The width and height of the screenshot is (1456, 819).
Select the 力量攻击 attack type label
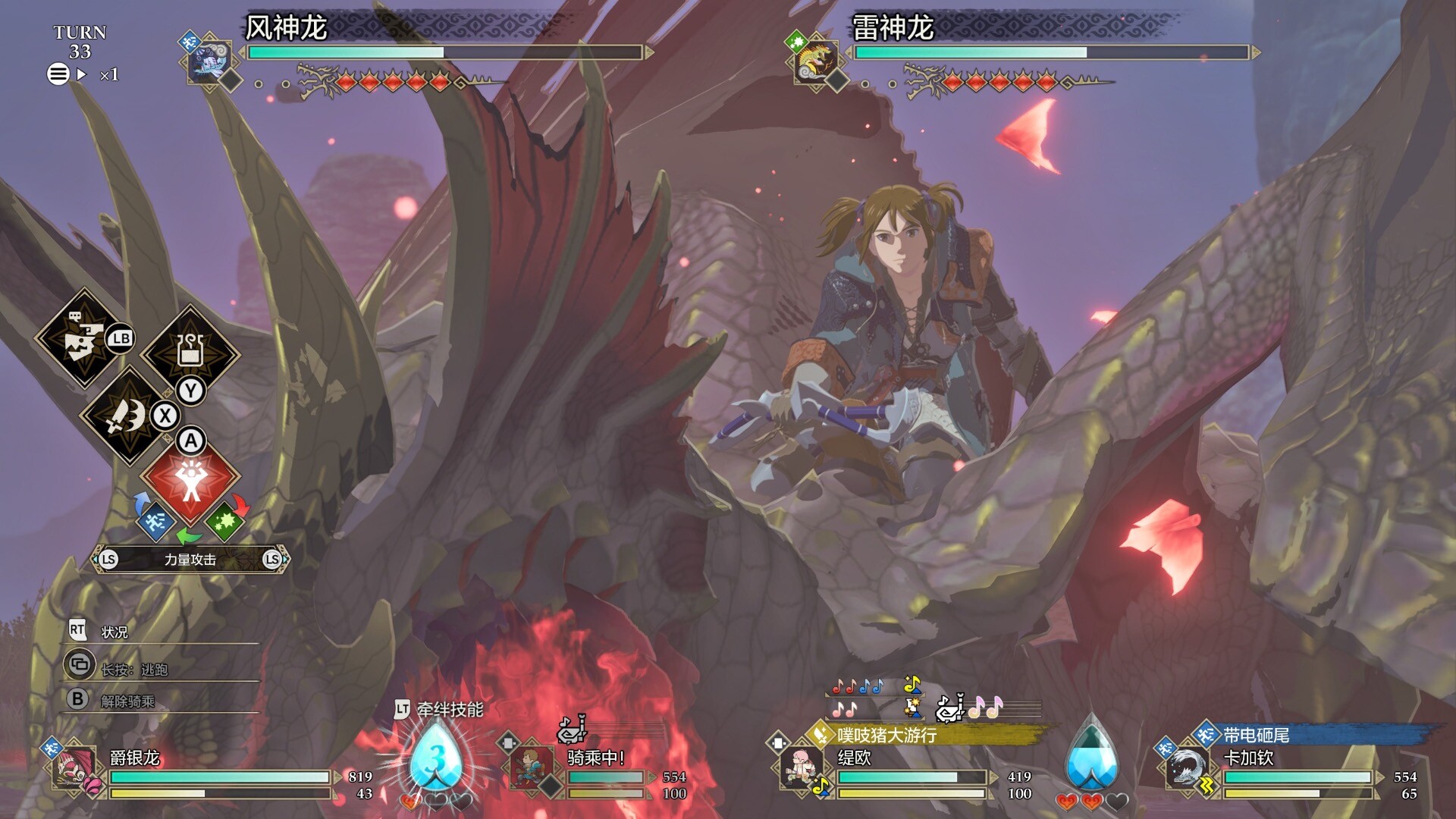coord(190,560)
